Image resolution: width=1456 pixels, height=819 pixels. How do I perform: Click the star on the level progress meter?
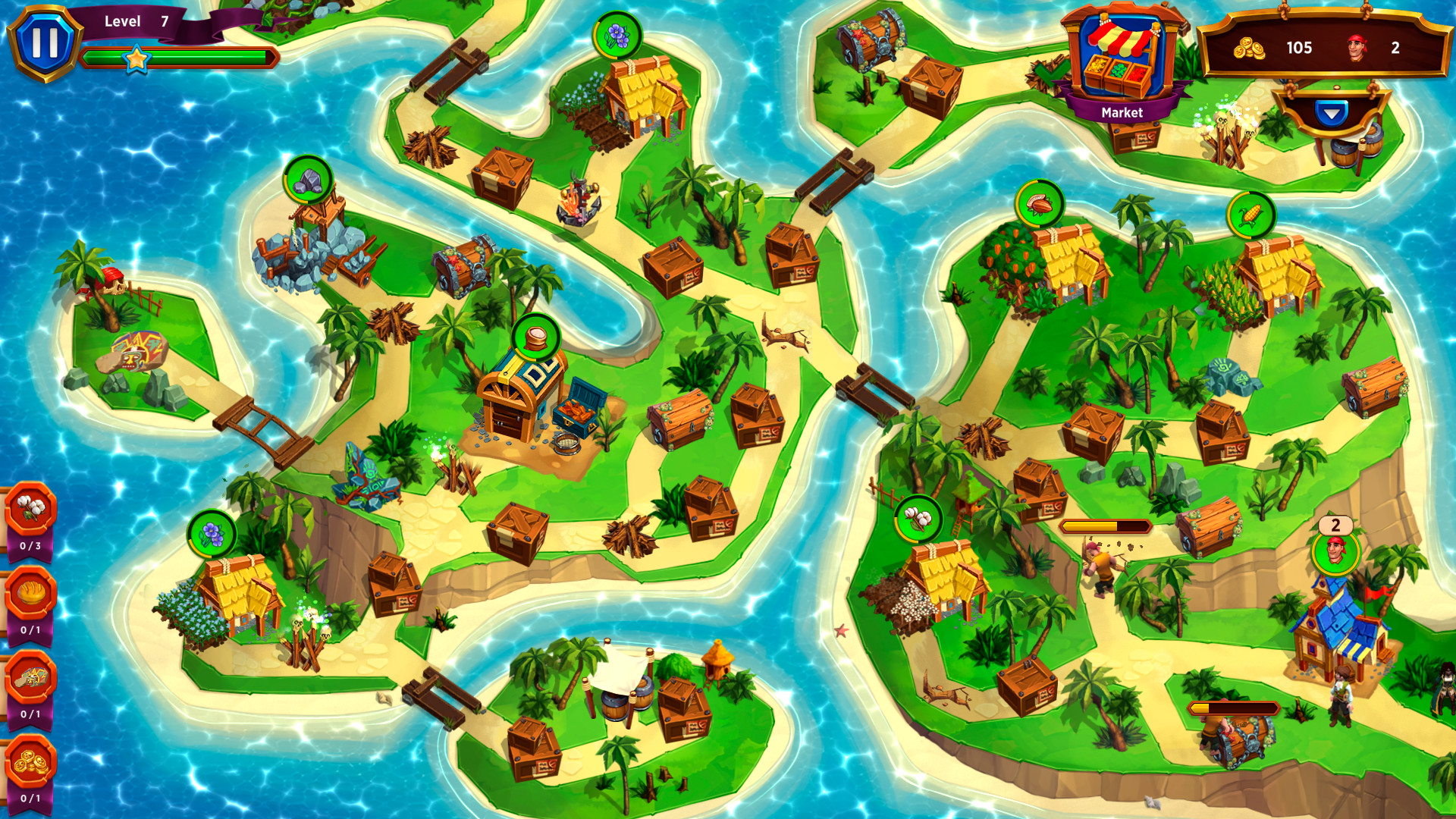coord(136,58)
